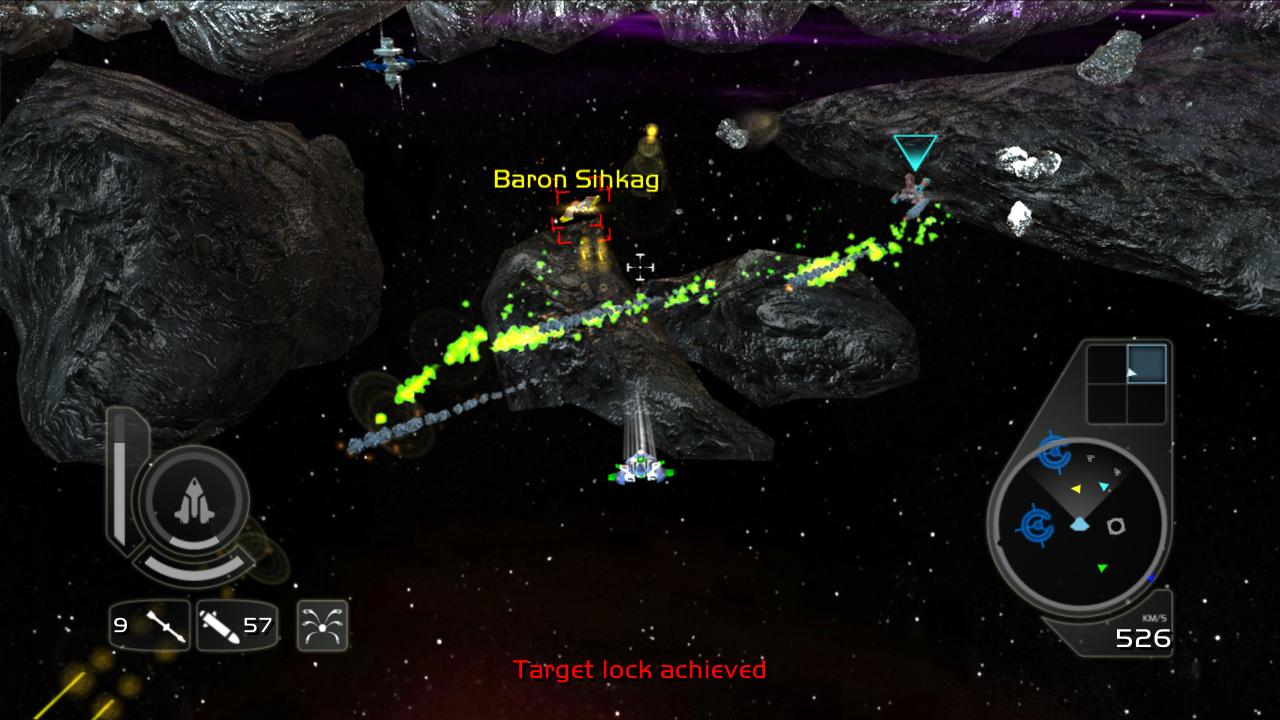This screenshot has width=1280, height=720.
Task: Select the missile weapon slot
Action: point(149,626)
